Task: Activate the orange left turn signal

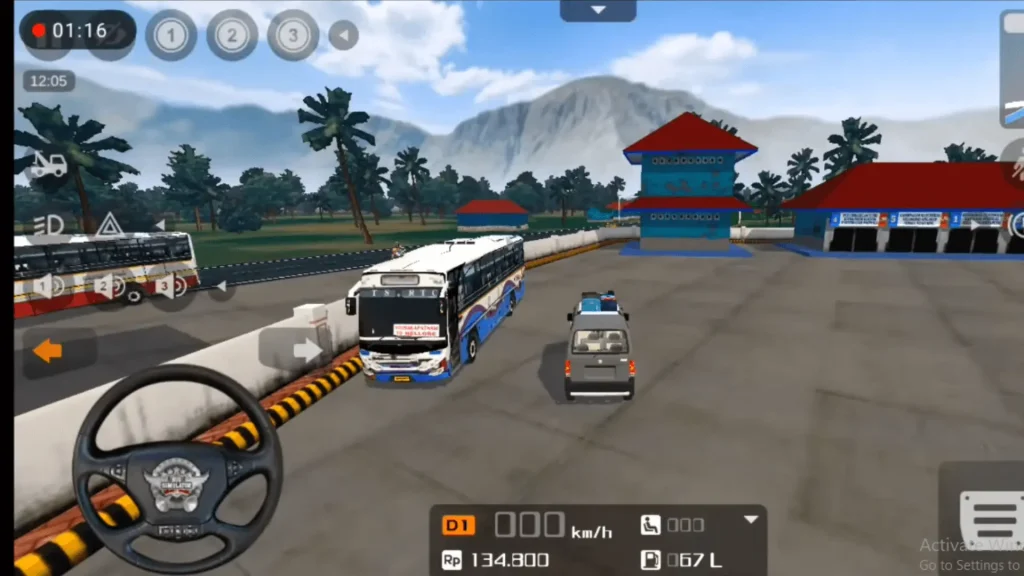Action: click(48, 351)
